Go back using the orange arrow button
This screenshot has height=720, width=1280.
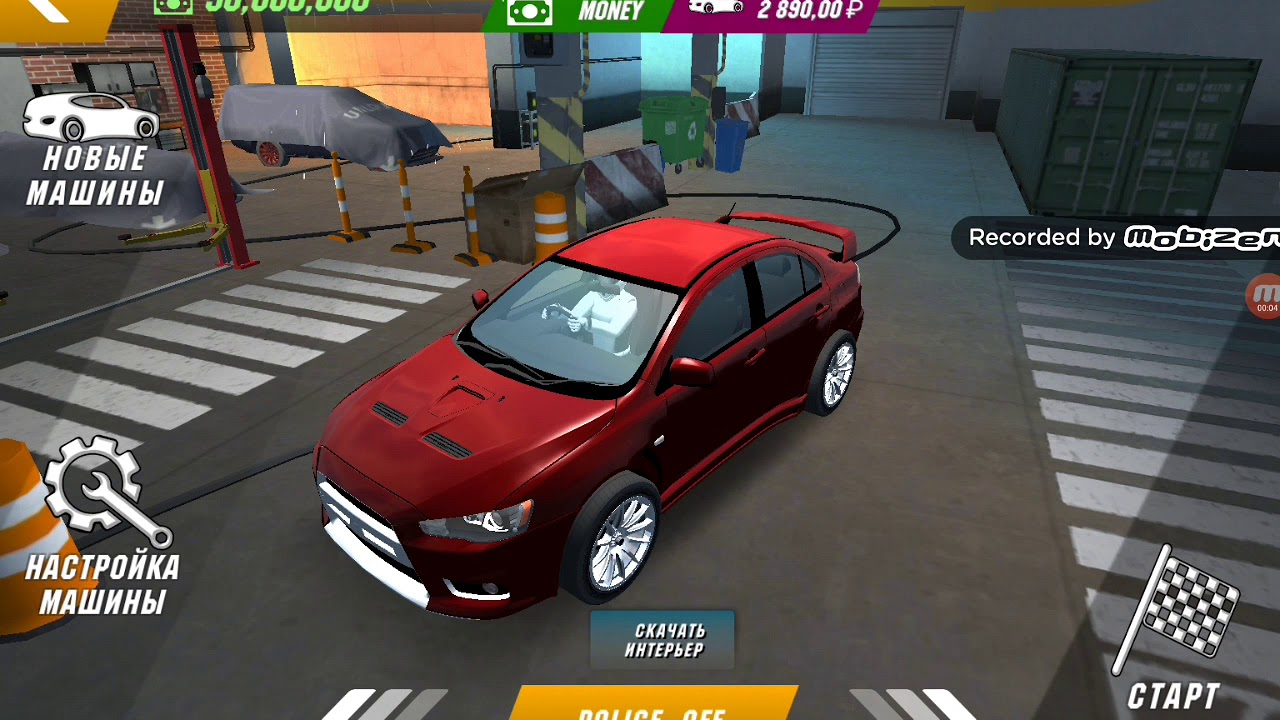coord(50,14)
